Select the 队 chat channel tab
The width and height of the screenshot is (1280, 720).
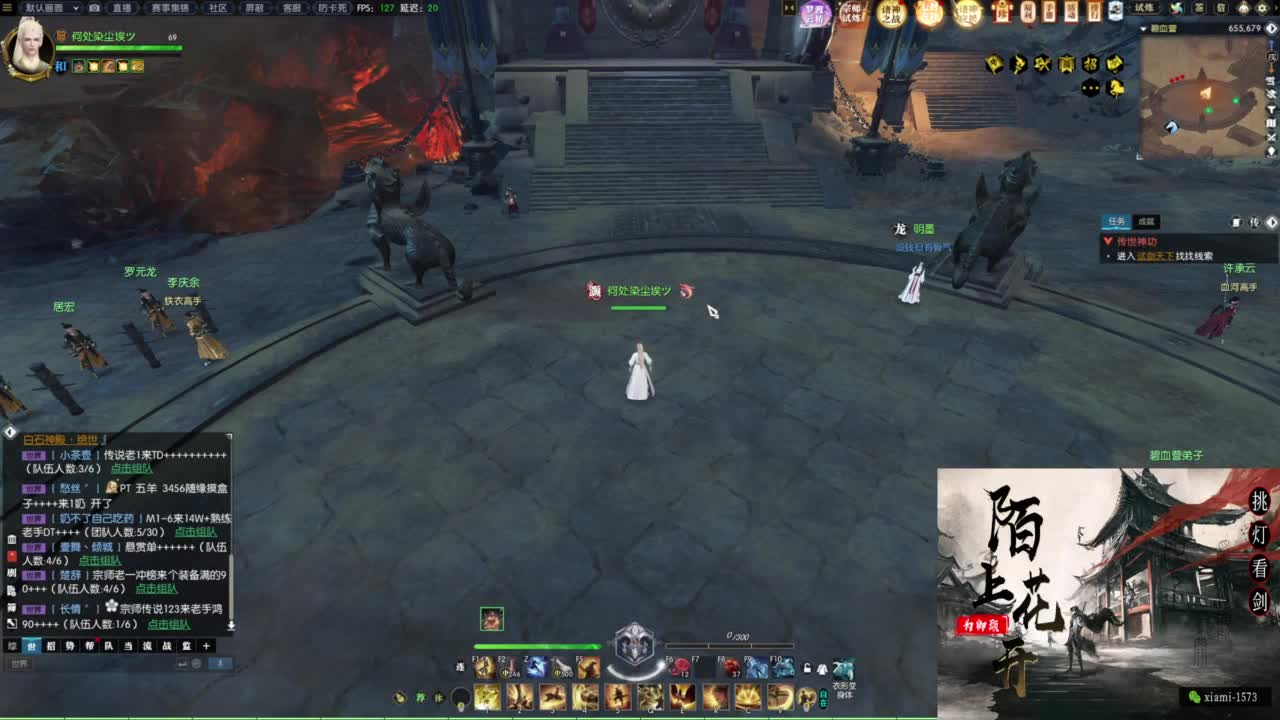point(109,645)
